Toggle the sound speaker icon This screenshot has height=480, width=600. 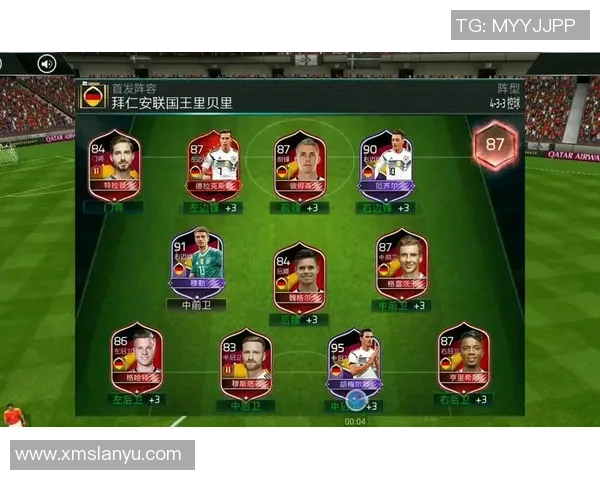pos(47,64)
